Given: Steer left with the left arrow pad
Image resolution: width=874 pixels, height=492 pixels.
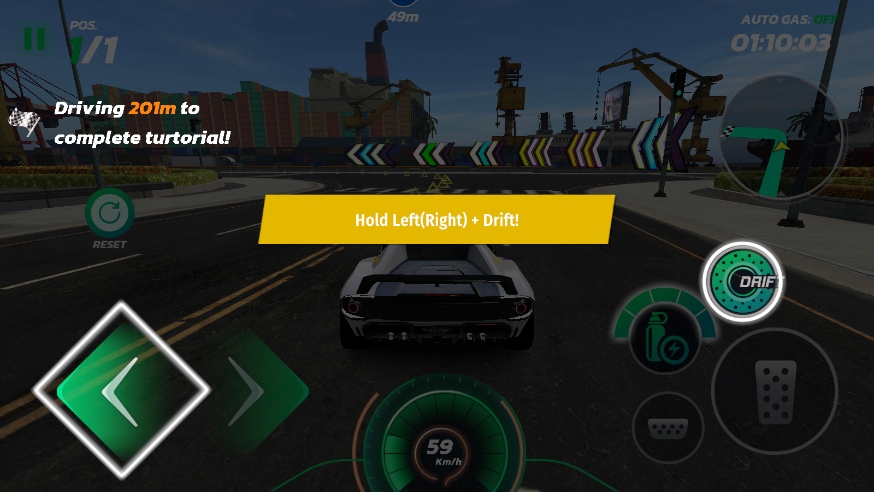Looking at the screenshot, I should [x=122, y=390].
